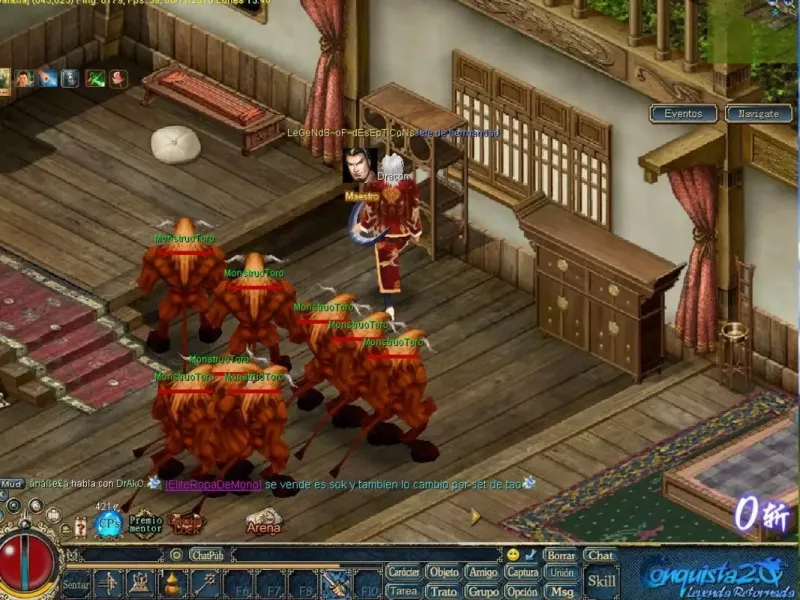The width and height of the screenshot is (800, 600).
Task: Click the Sentar sit button
Action: click(76, 584)
